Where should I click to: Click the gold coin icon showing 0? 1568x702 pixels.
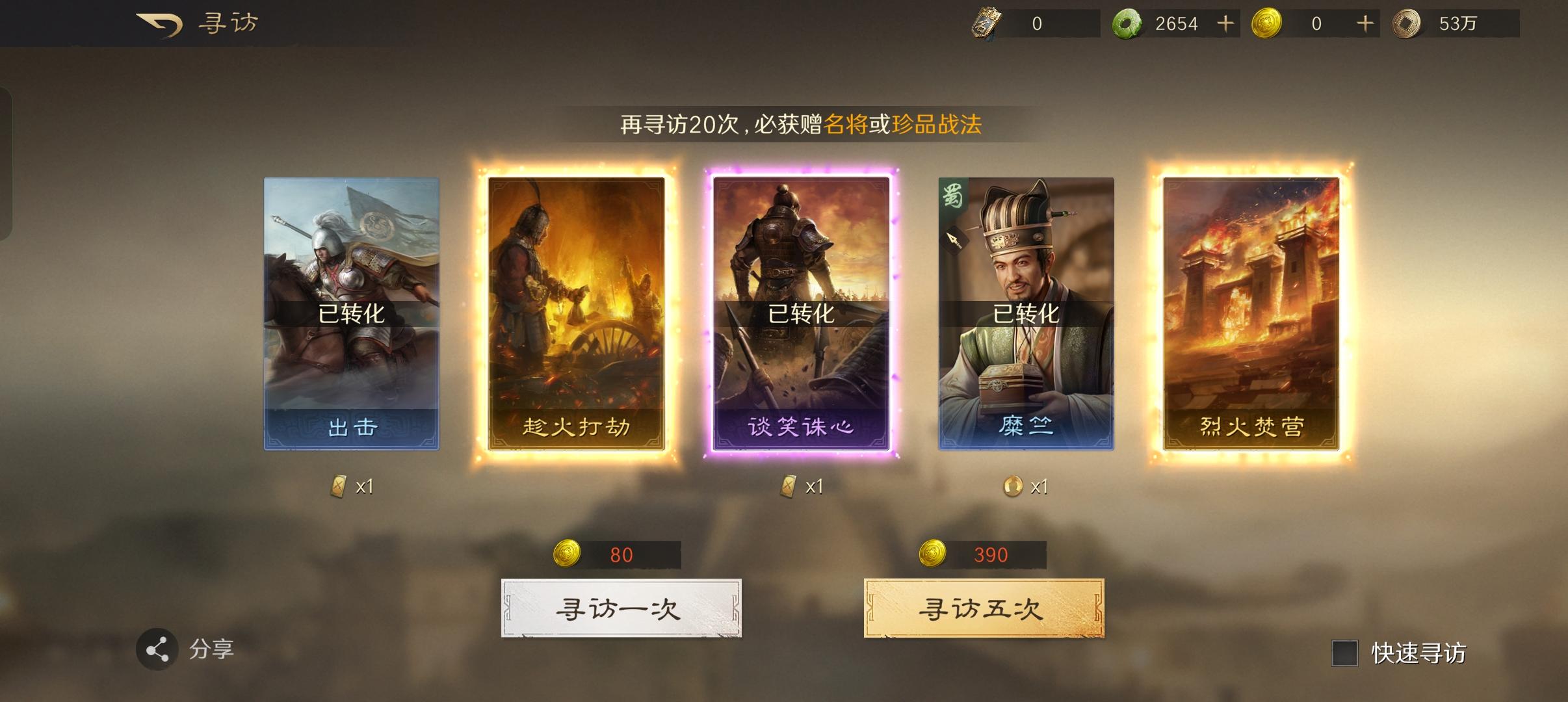1268,23
